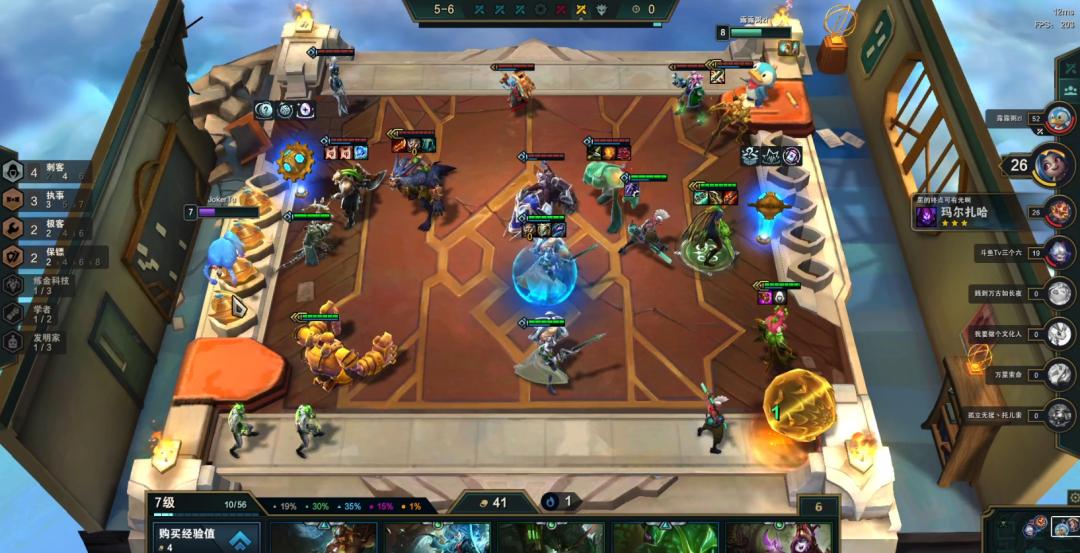The width and height of the screenshot is (1080, 553).
Task: View the board of player 斗鱼Tv三个六
Action: click(x=1058, y=252)
